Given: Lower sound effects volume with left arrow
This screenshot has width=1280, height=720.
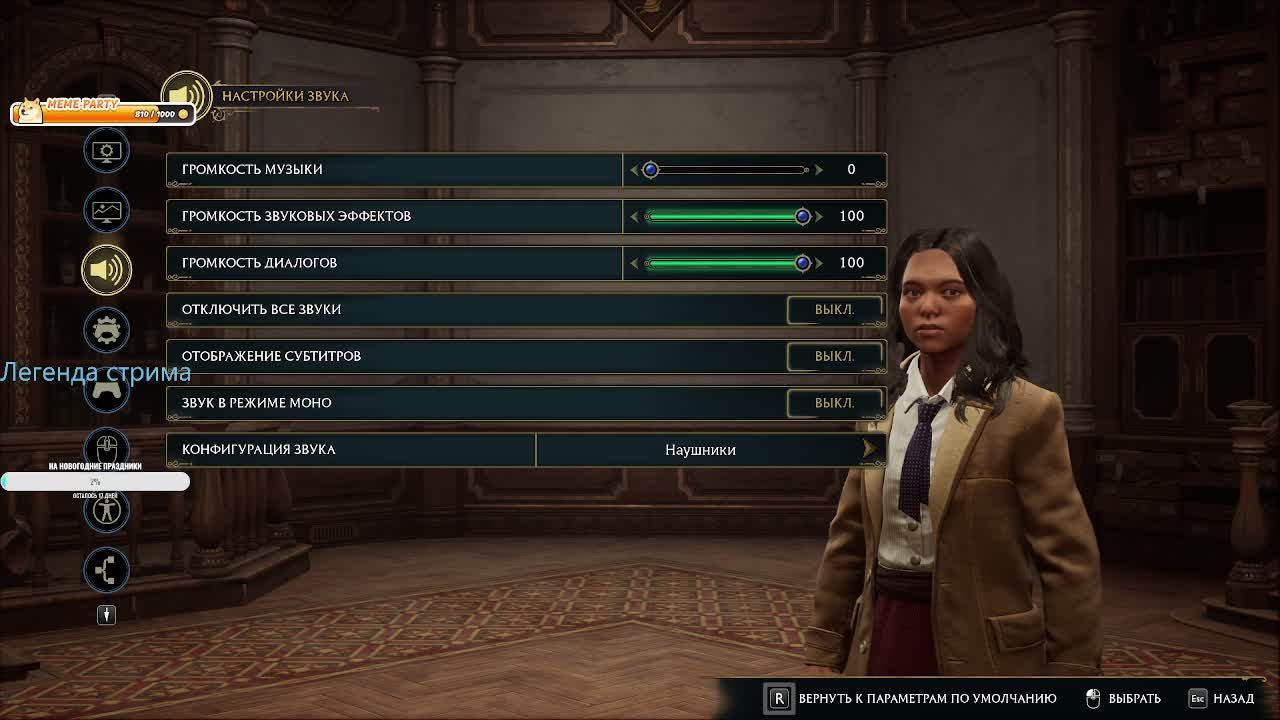Looking at the screenshot, I should [x=634, y=216].
